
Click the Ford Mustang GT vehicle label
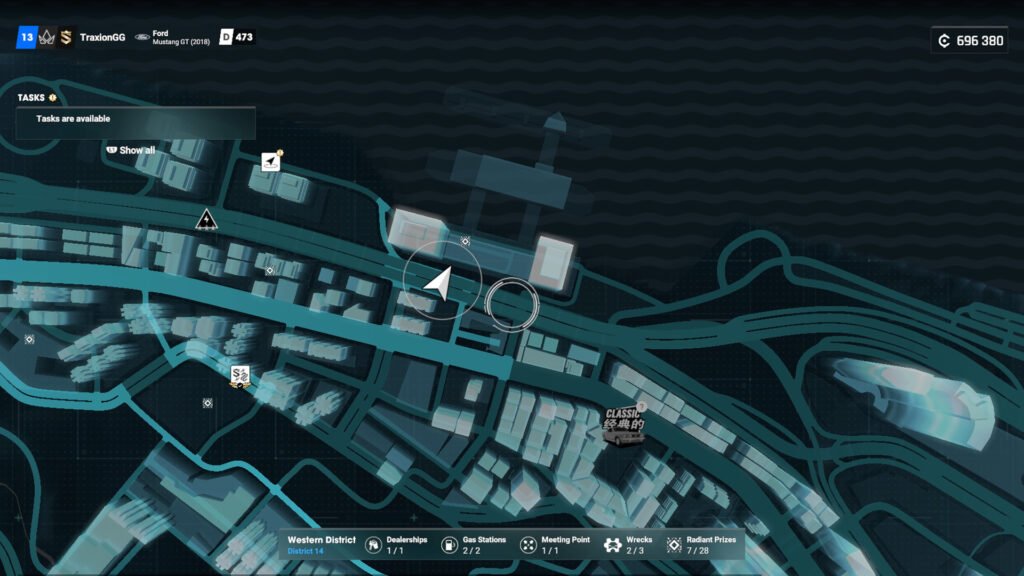coord(173,37)
